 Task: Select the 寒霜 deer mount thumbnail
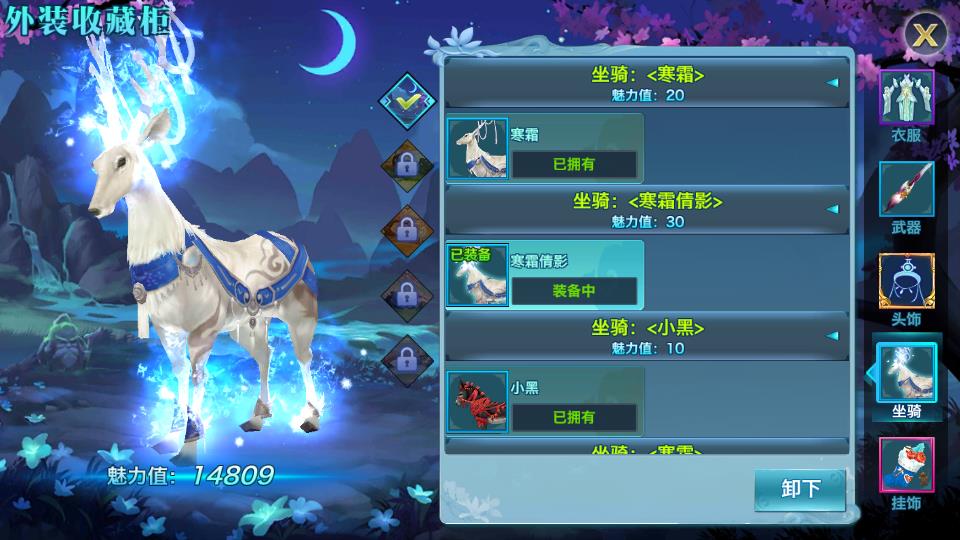coord(478,149)
